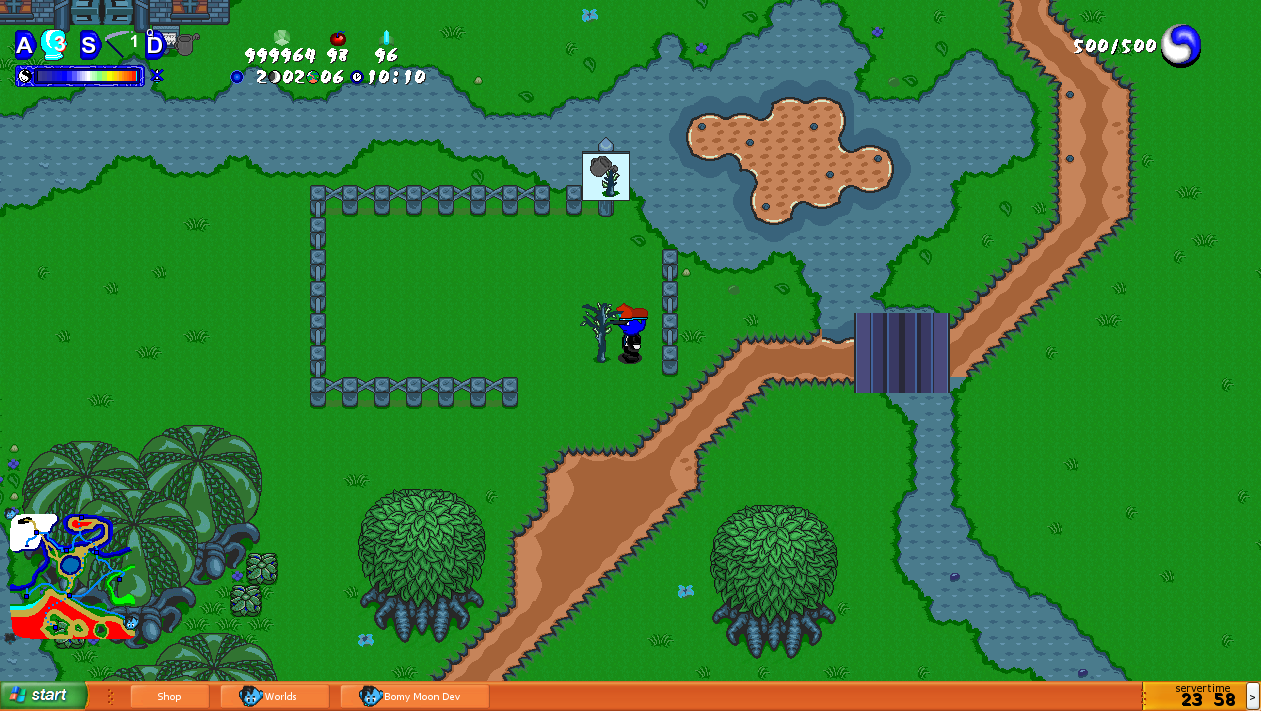The height and width of the screenshot is (711, 1261).
Task: Select the S slot scythe tool
Action: (122, 44)
